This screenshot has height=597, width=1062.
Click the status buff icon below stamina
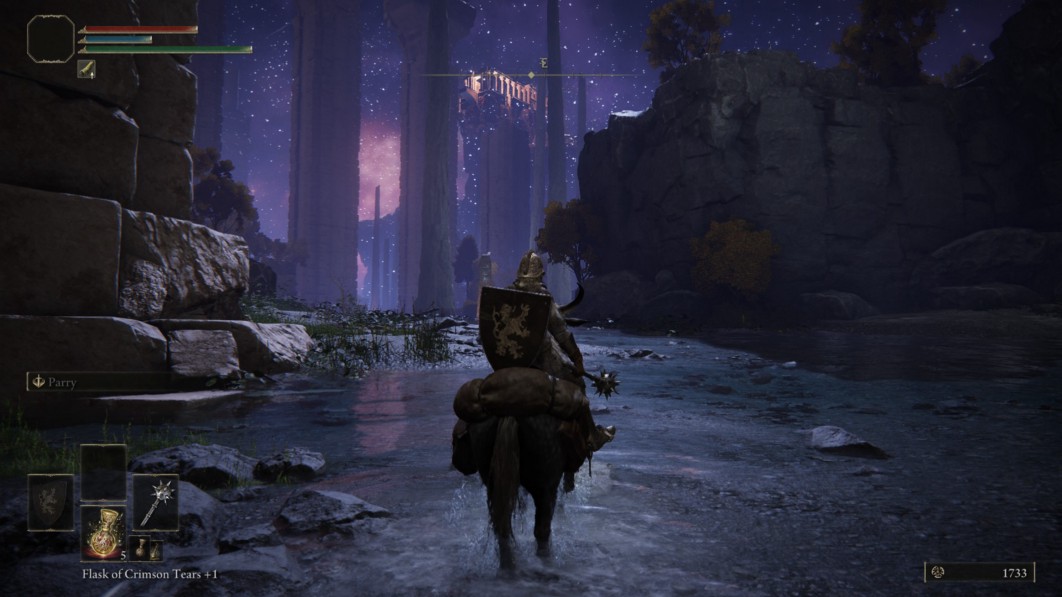click(86, 68)
